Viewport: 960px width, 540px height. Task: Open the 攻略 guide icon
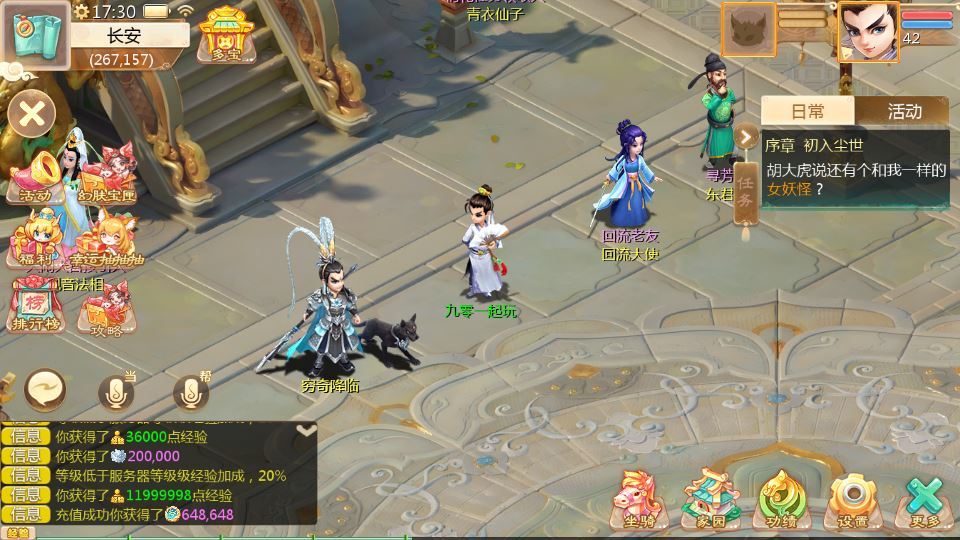pos(107,310)
